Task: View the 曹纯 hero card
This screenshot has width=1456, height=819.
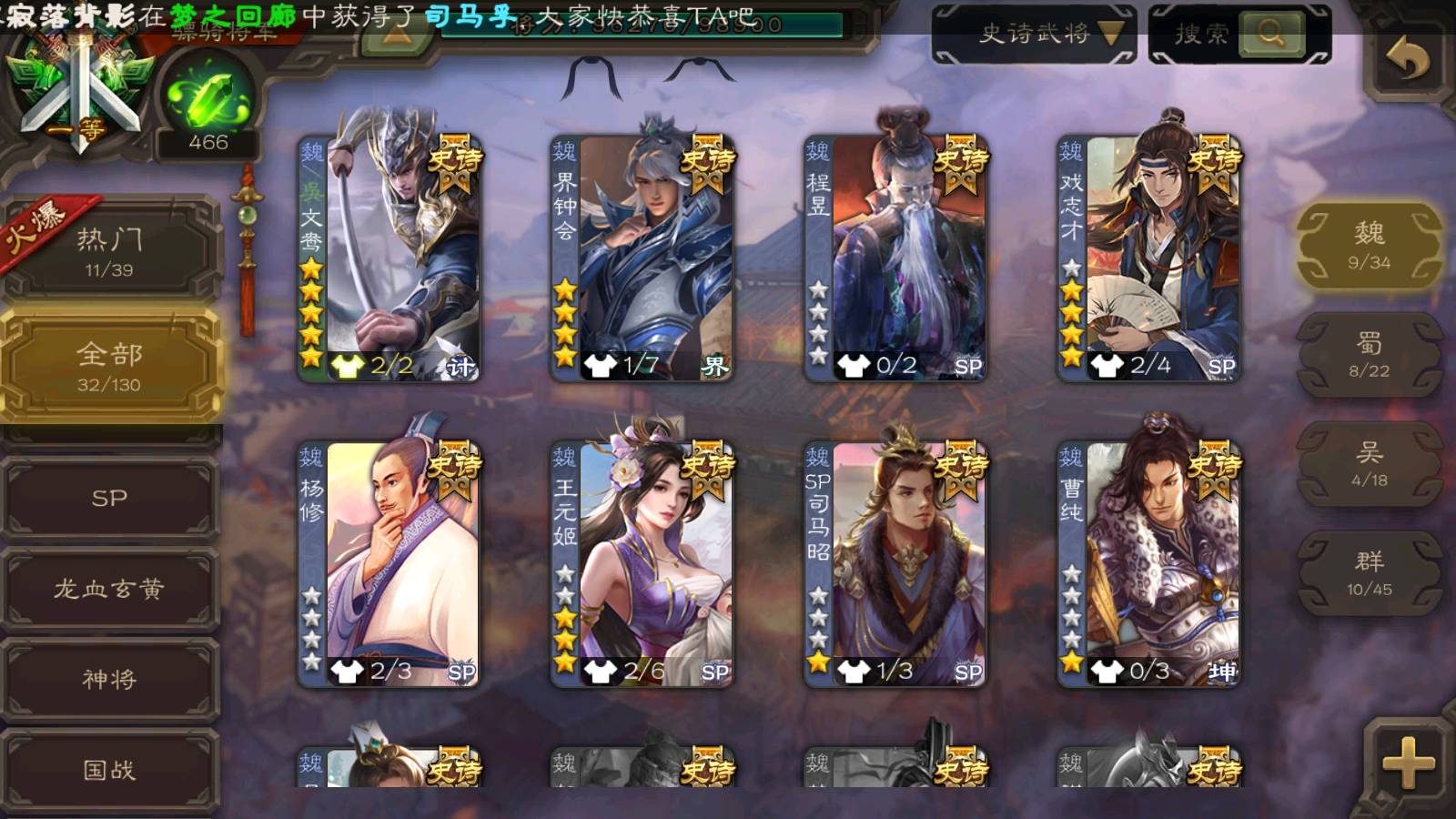Action: (x=1148, y=562)
